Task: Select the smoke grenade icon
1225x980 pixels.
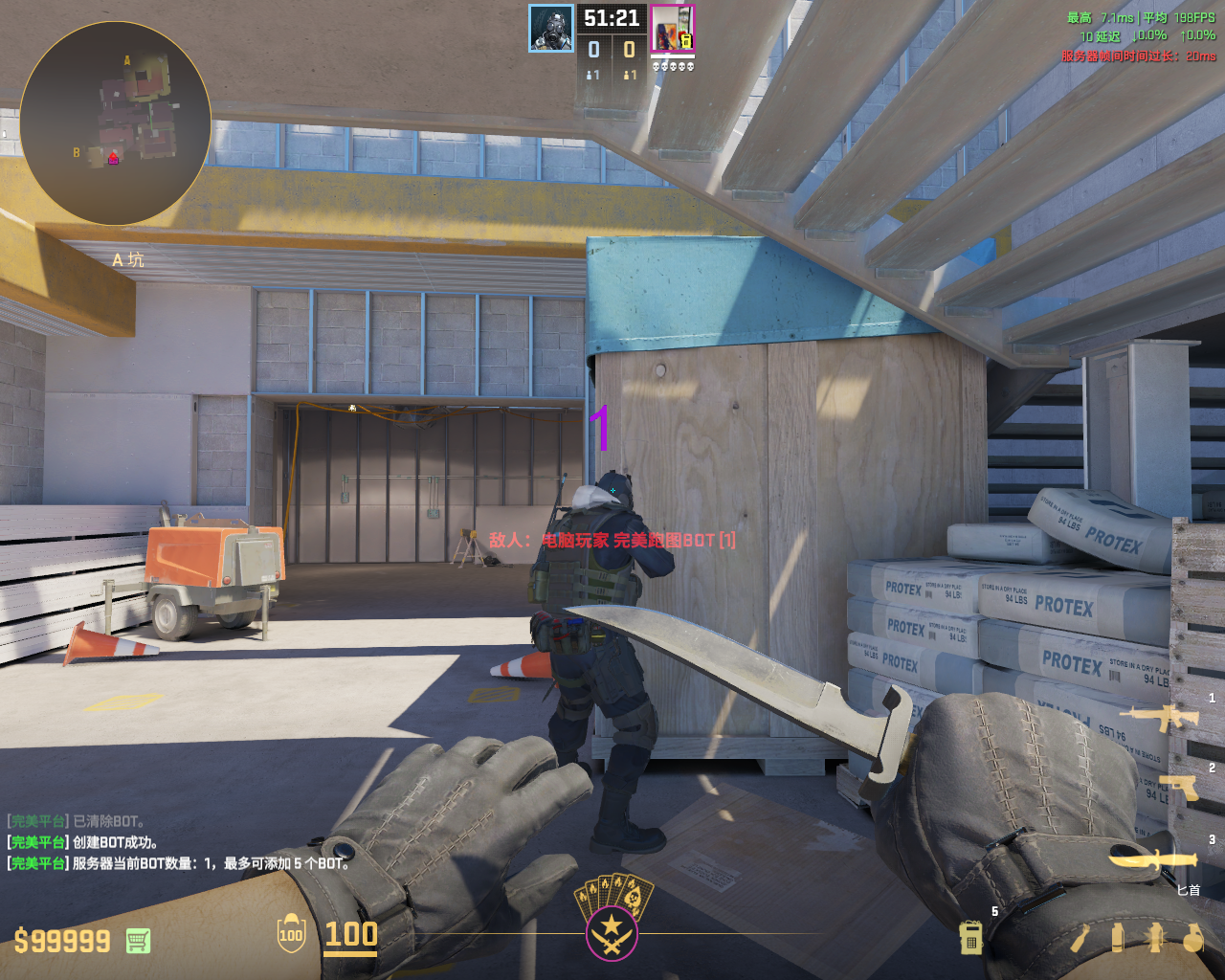Action: (1118, 938)
